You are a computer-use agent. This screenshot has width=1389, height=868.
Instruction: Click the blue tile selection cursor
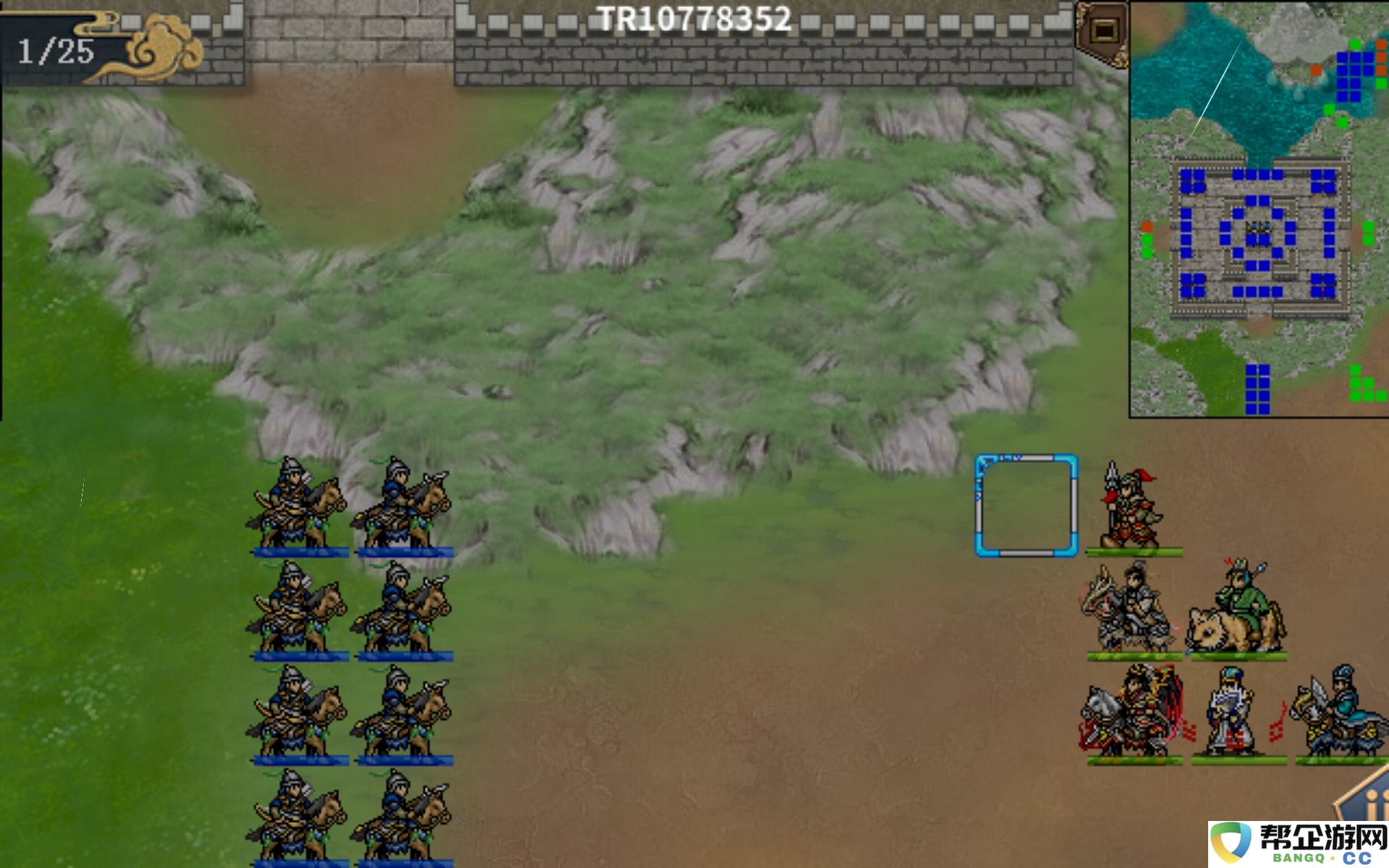1026,506
